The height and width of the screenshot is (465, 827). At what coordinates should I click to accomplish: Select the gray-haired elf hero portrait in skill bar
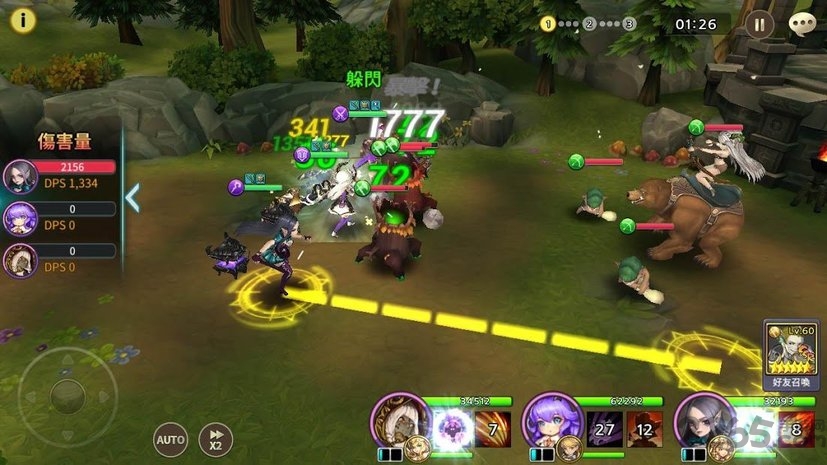[x=699, y=419]
